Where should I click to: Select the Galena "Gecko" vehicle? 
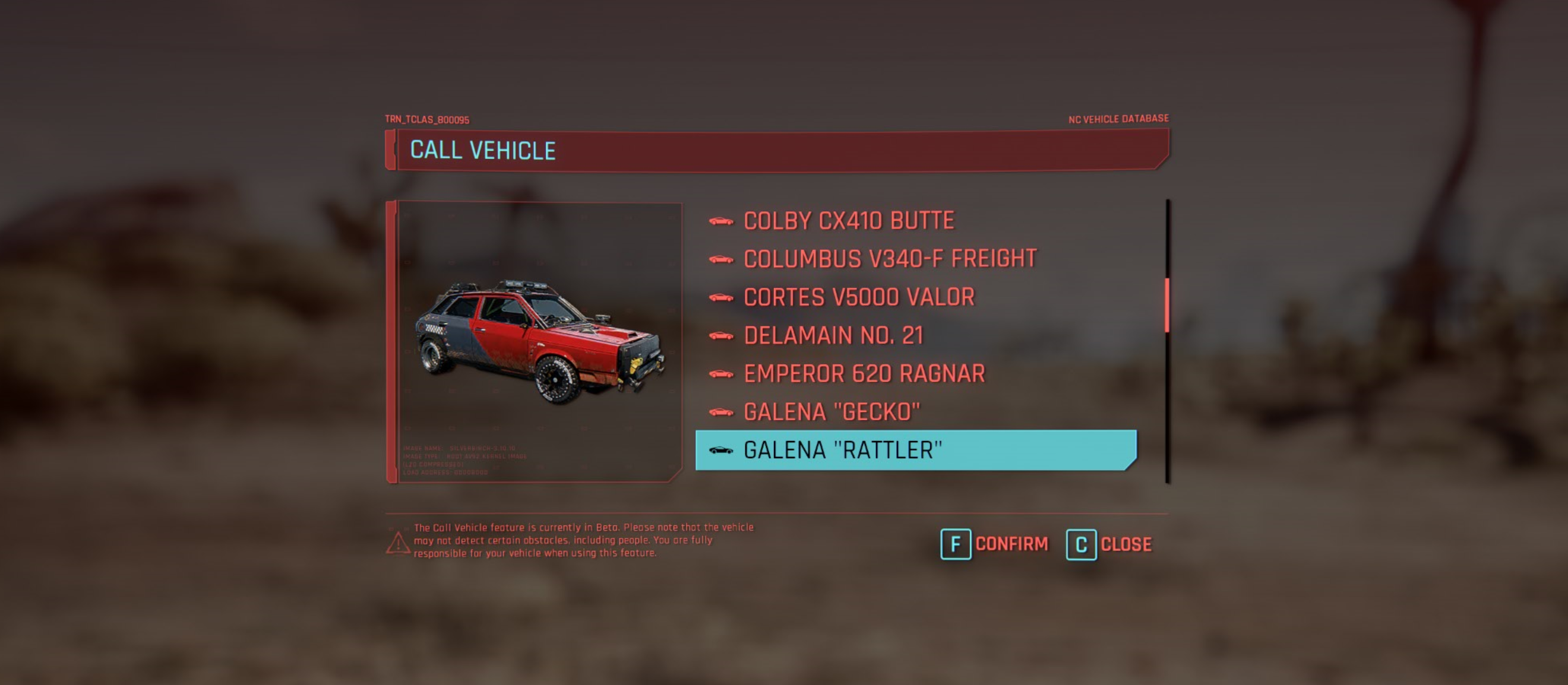pos(832,413)
